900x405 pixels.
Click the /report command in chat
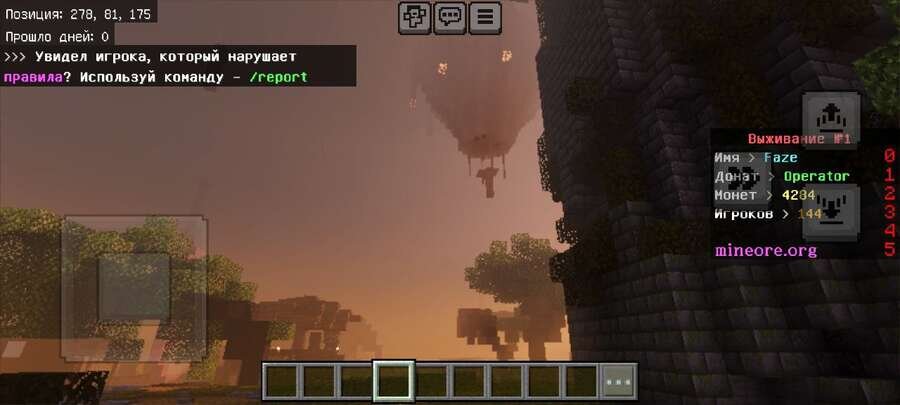click(x=278, y=77)
